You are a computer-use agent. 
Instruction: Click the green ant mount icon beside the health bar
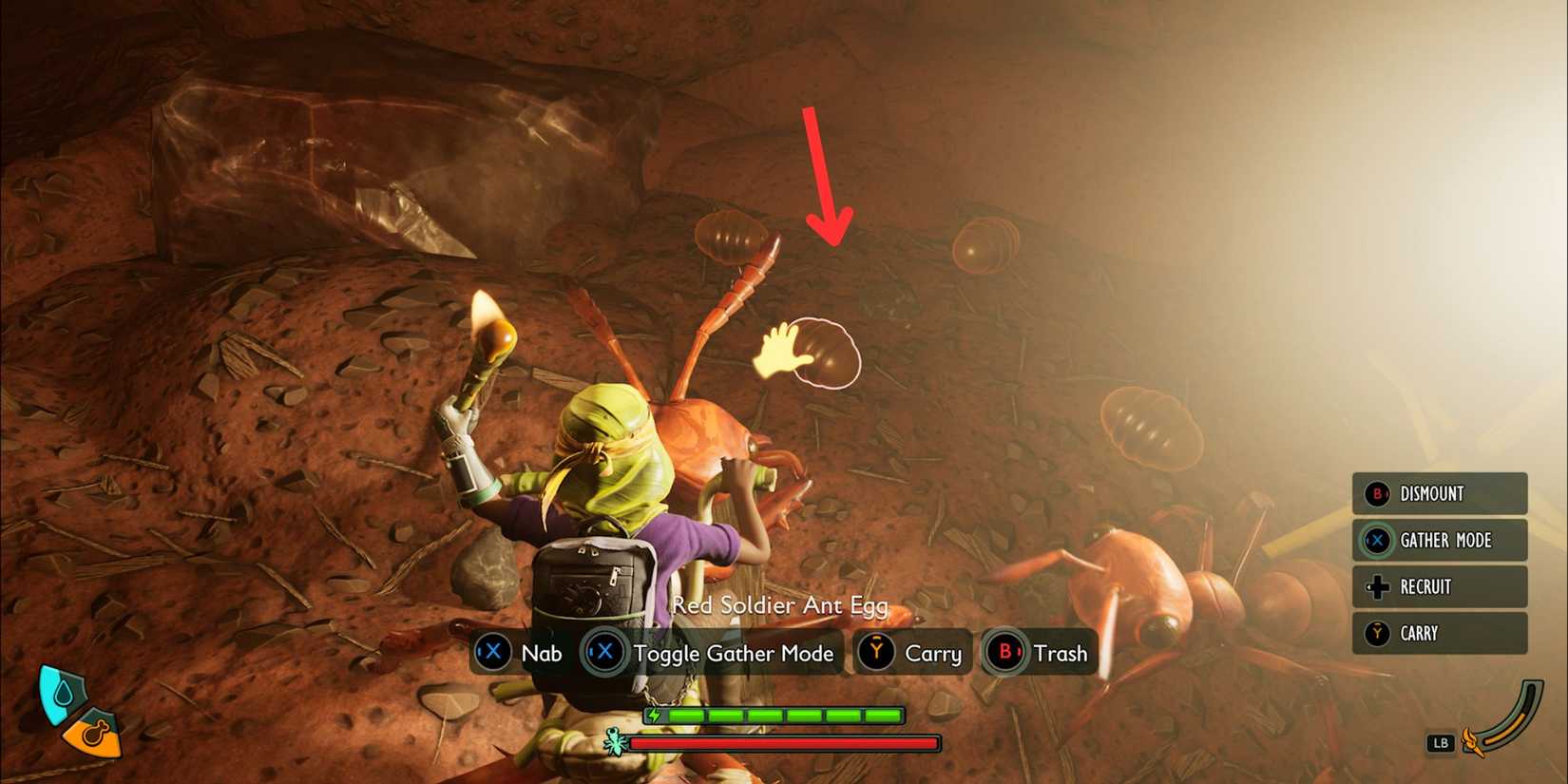[614, 743]
